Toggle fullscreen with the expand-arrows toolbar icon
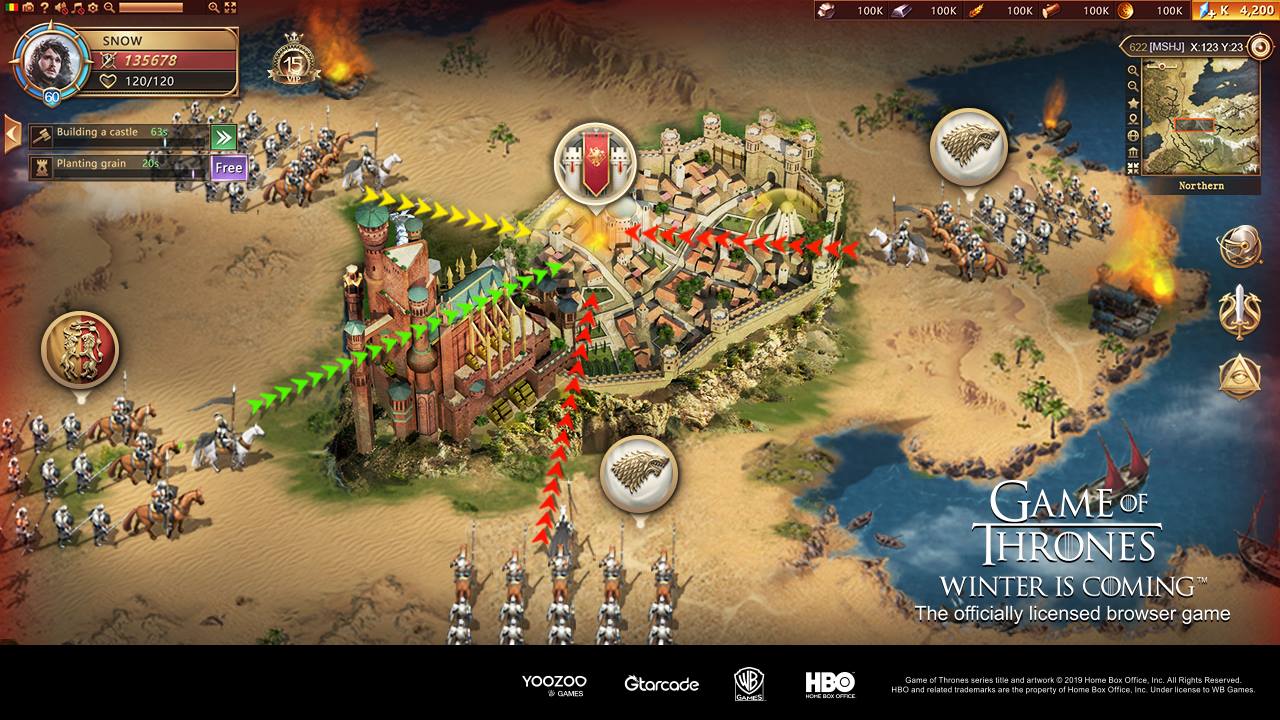The height and width of the screenshot is (720, 1280). click(229, 8)
